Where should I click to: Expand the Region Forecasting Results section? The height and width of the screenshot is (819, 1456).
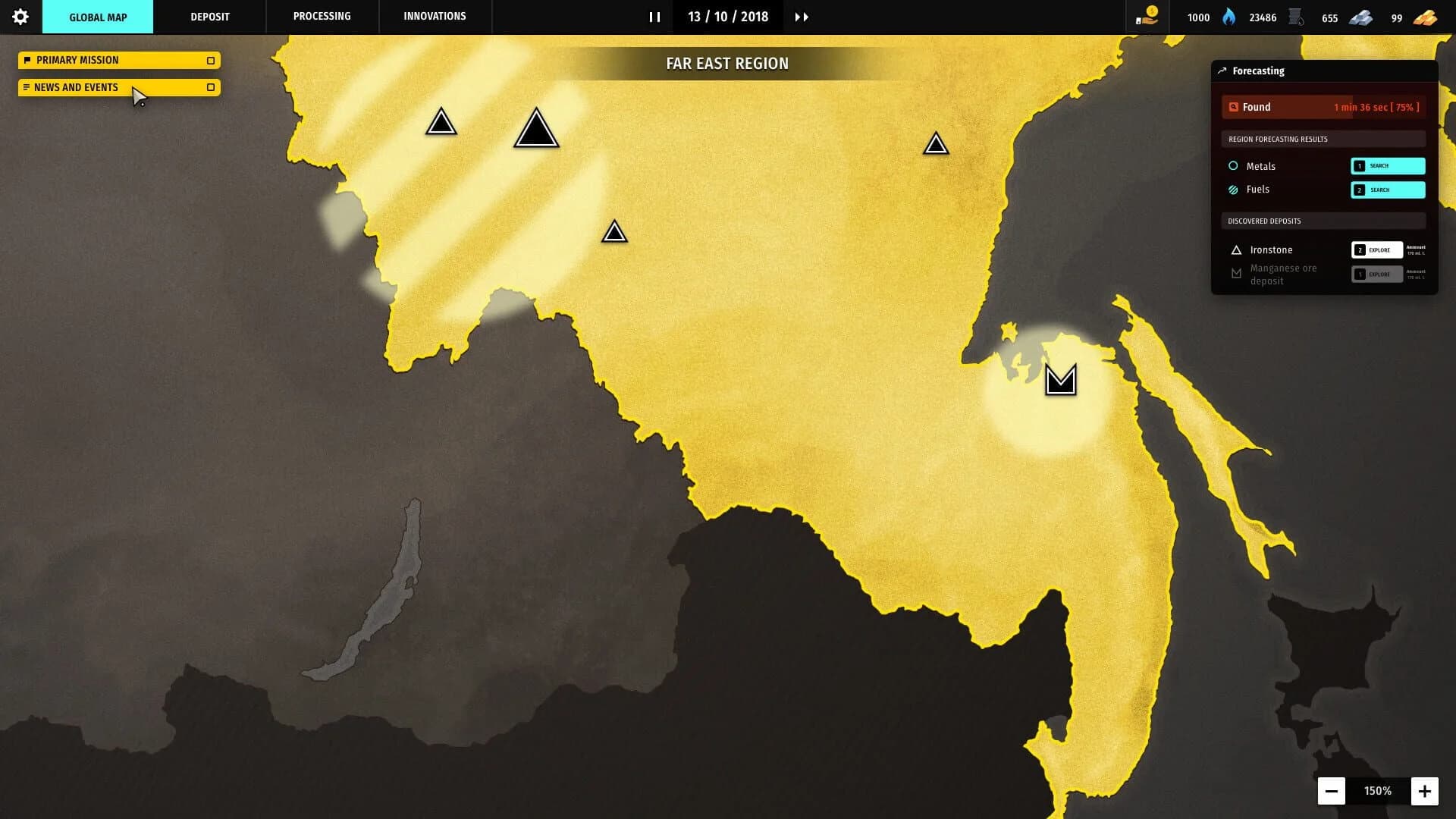[1323, 139]
